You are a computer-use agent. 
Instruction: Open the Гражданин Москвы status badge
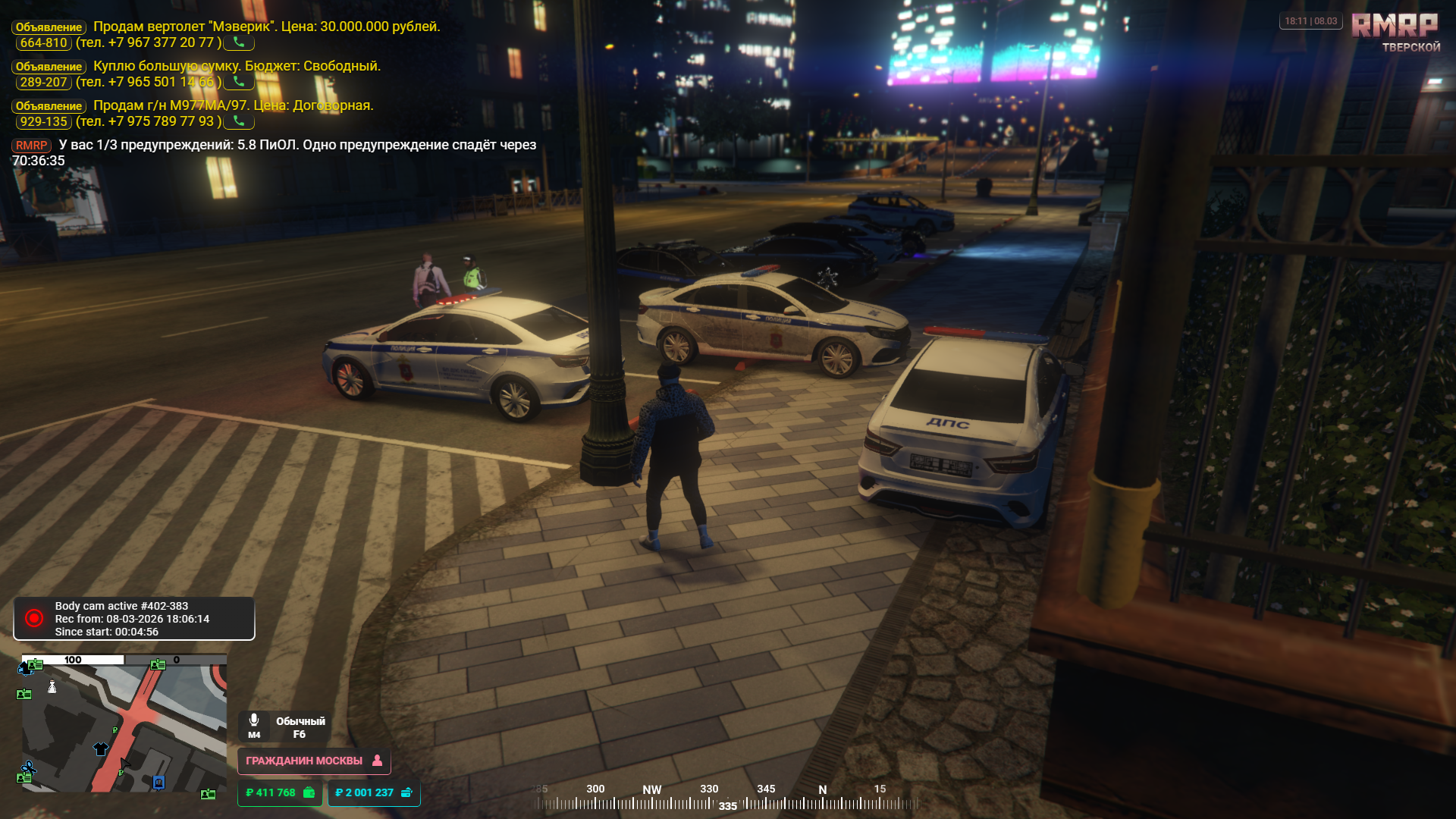pyautogui.click(x=314, y=761)
